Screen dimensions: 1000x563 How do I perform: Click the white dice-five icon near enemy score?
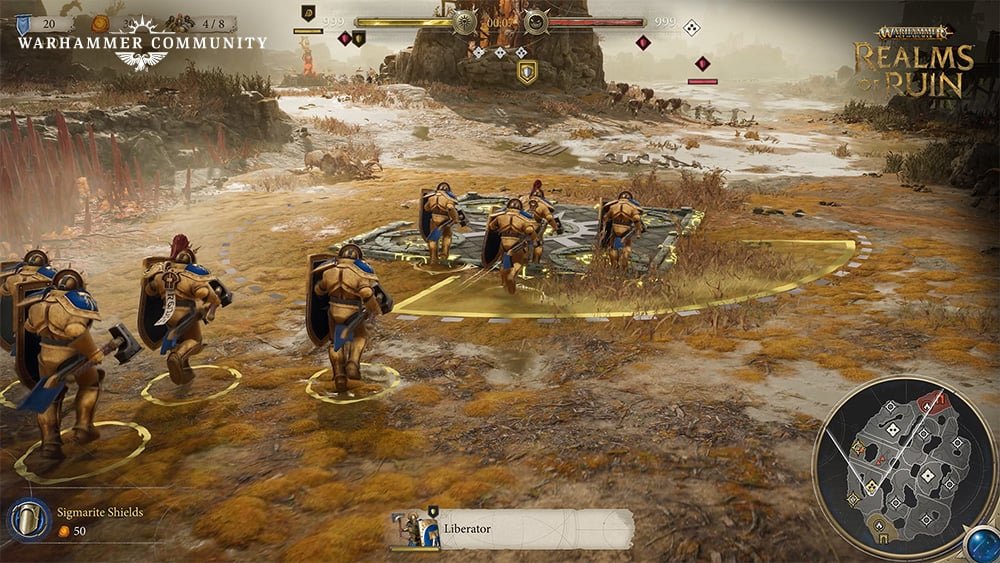(x=691, y=27)
